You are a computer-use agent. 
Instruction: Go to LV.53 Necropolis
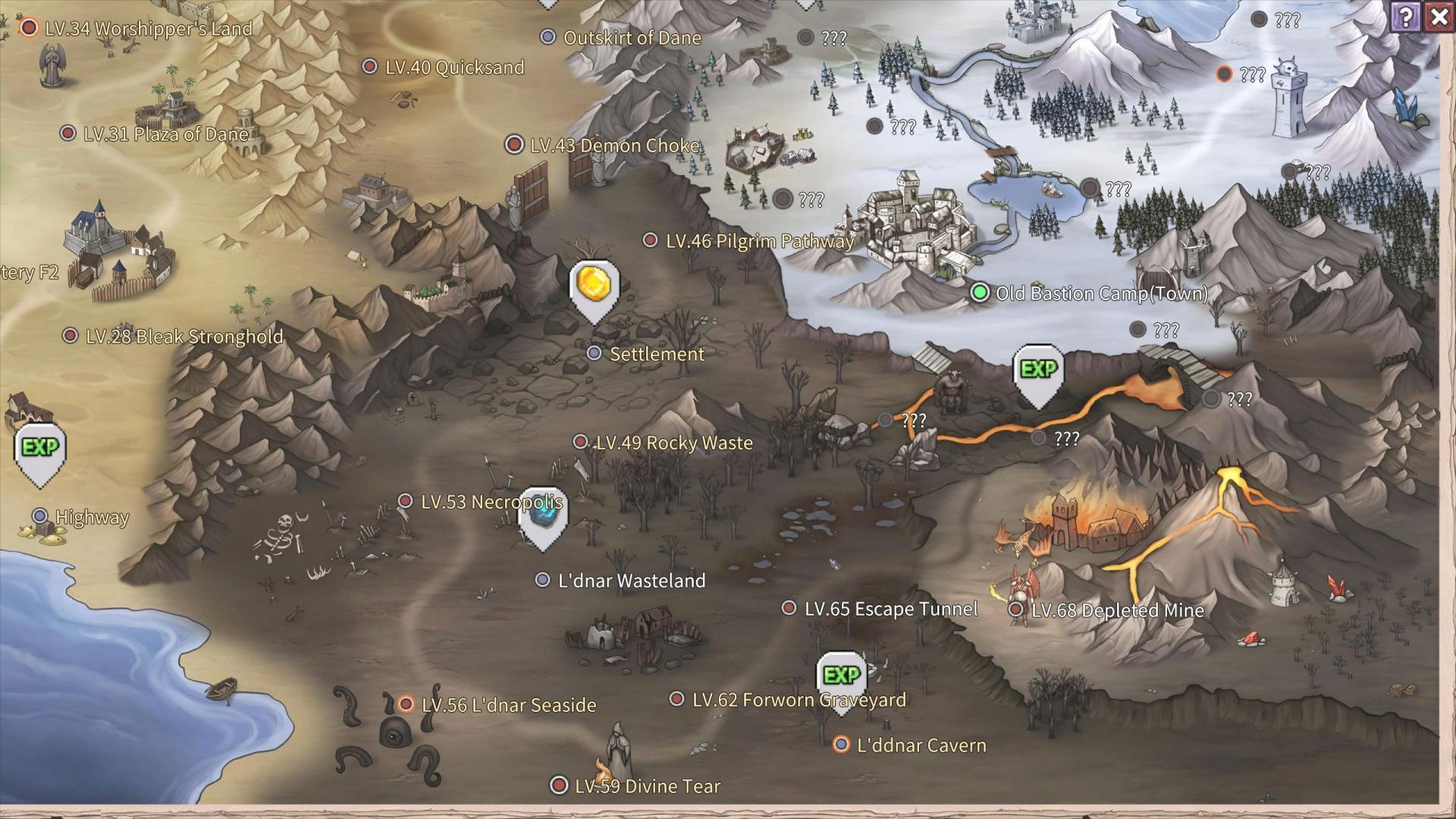pos(406,501)
